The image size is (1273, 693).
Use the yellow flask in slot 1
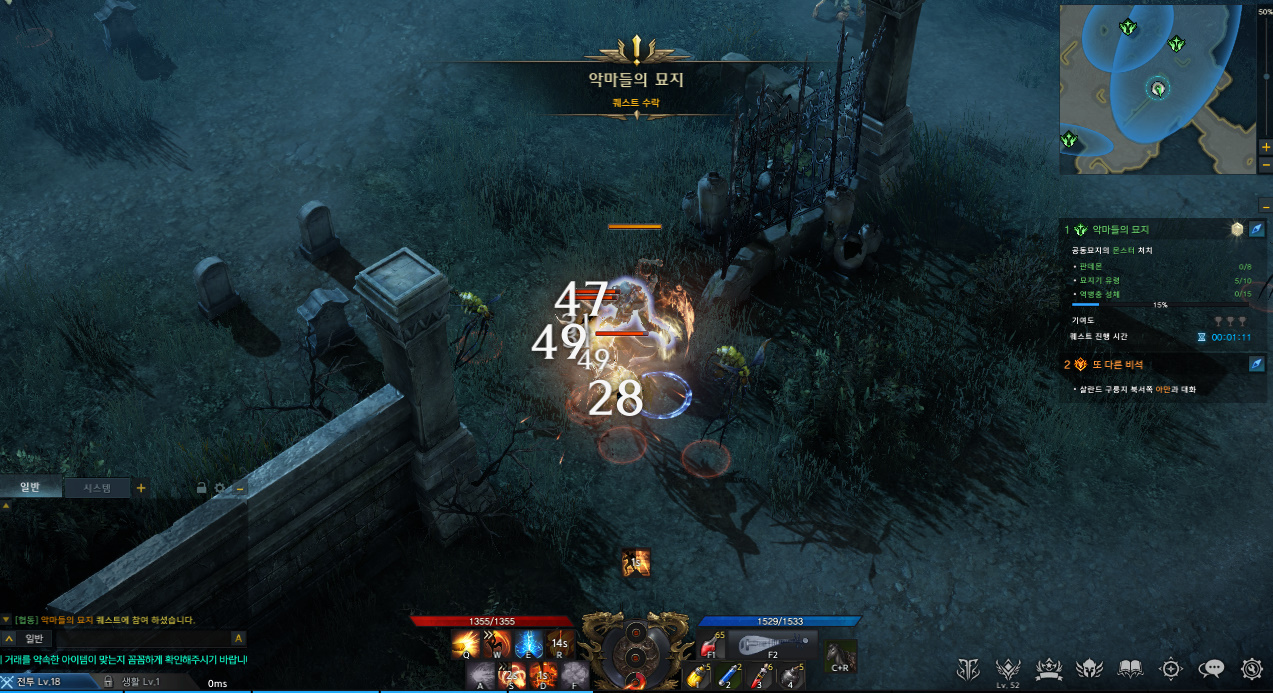coord(697,677)
